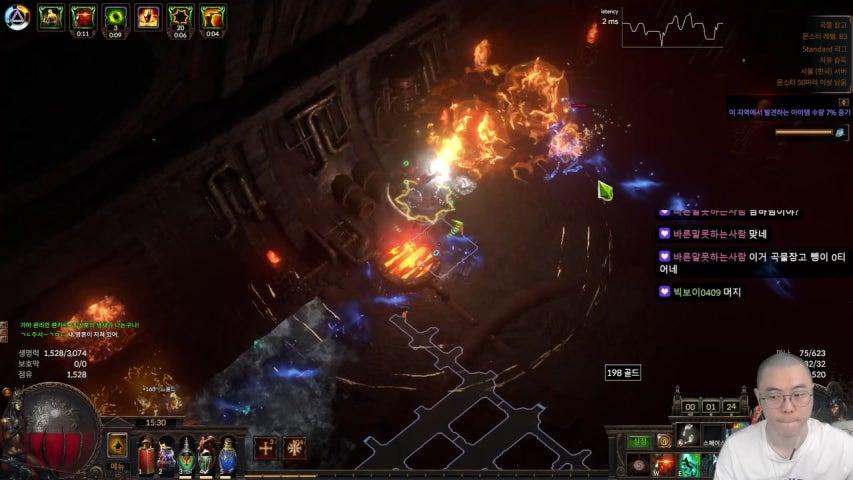Screen dimensions: 853x480
Task: Open the menu button with the spade icon
Action: [118, 446]
